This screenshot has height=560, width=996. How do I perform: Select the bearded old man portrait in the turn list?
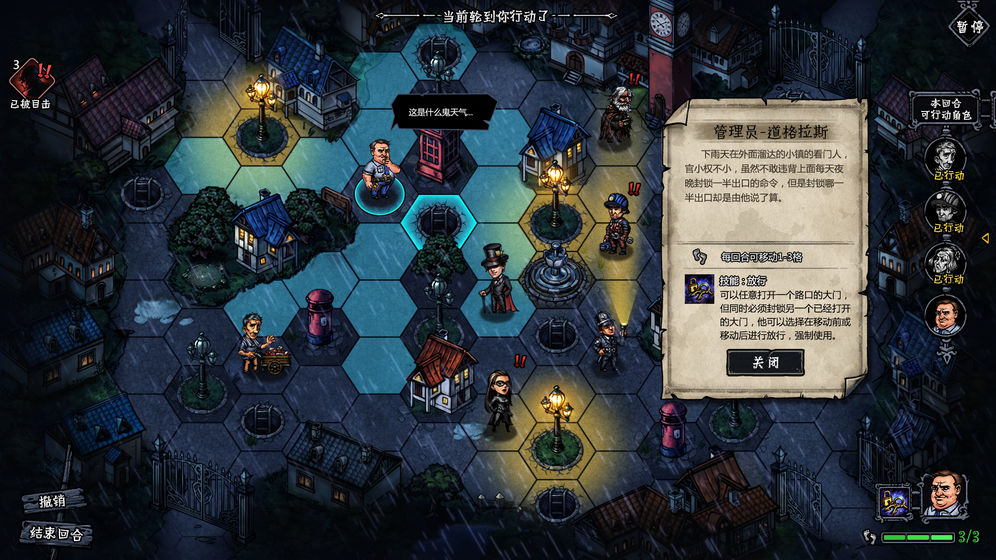pyautogui.click(x=945, y=261)
